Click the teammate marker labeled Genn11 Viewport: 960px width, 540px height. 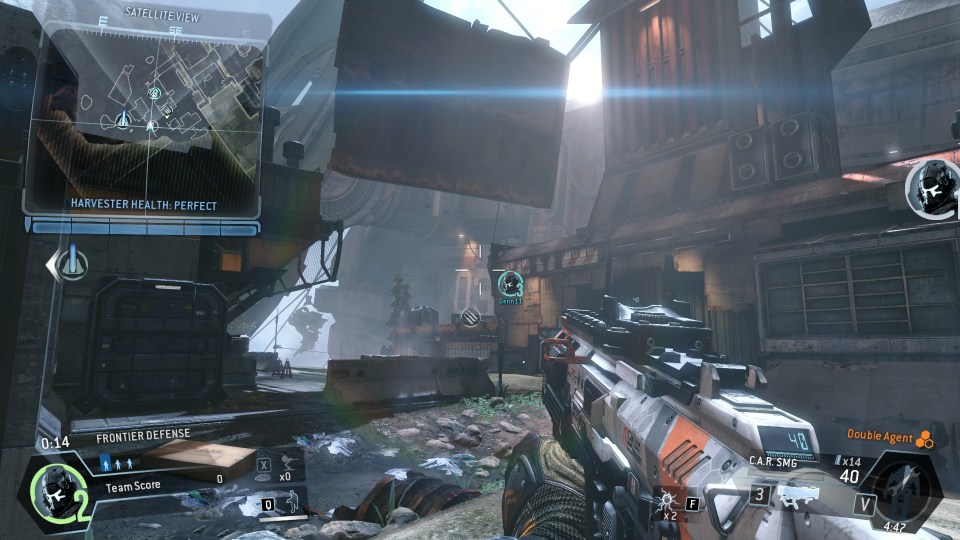512,284
